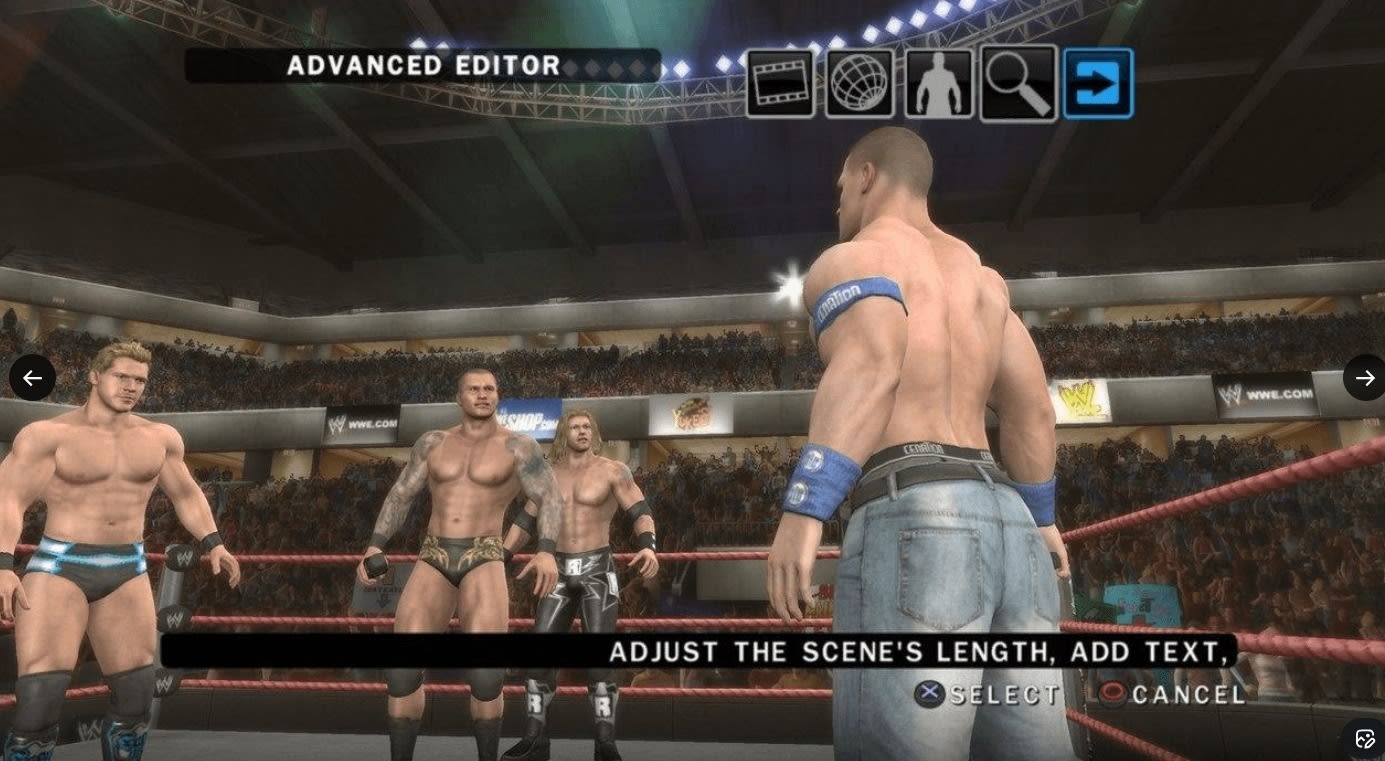Click the right forward-arrow navigation circle

pyautogui.click(x=1364, y=377)
